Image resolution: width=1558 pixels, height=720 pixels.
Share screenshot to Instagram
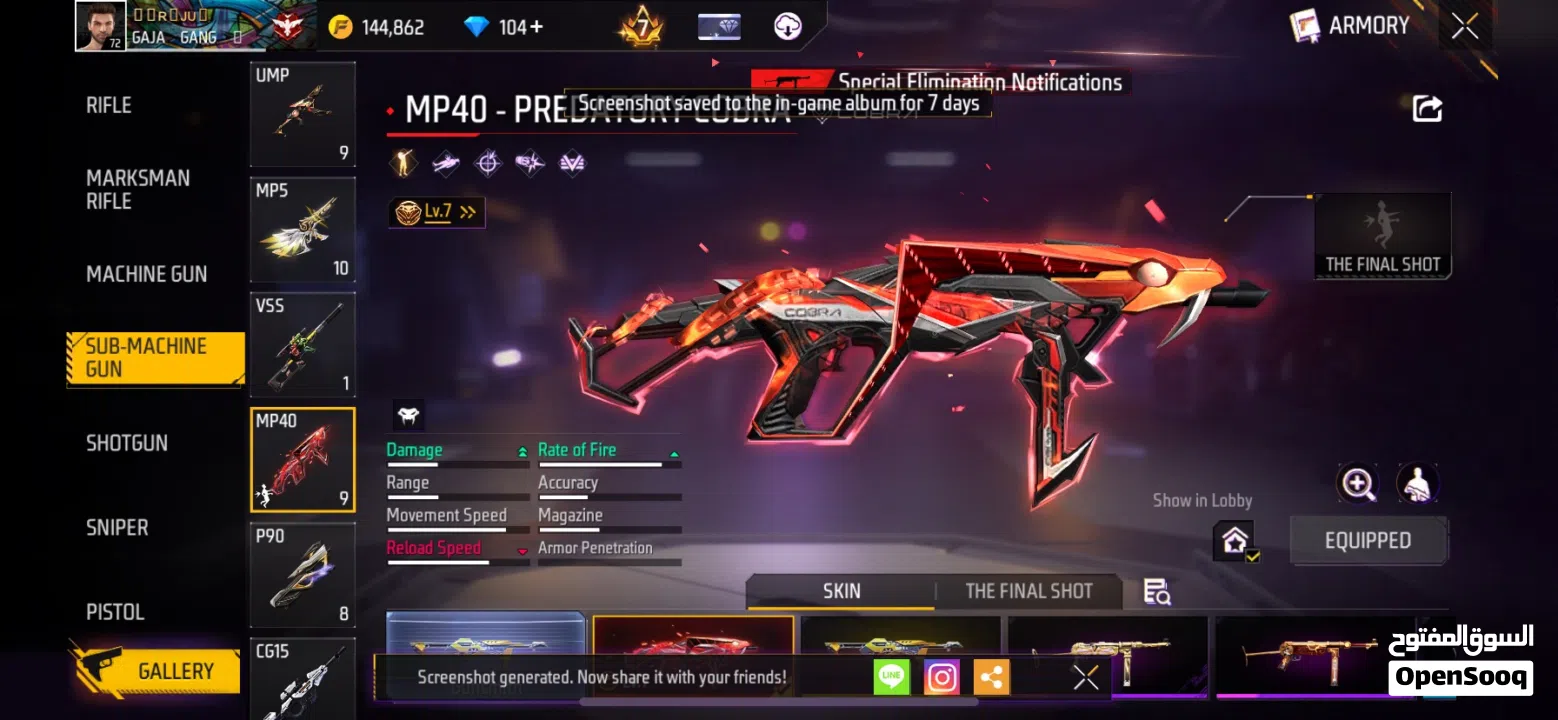[940, 677]
